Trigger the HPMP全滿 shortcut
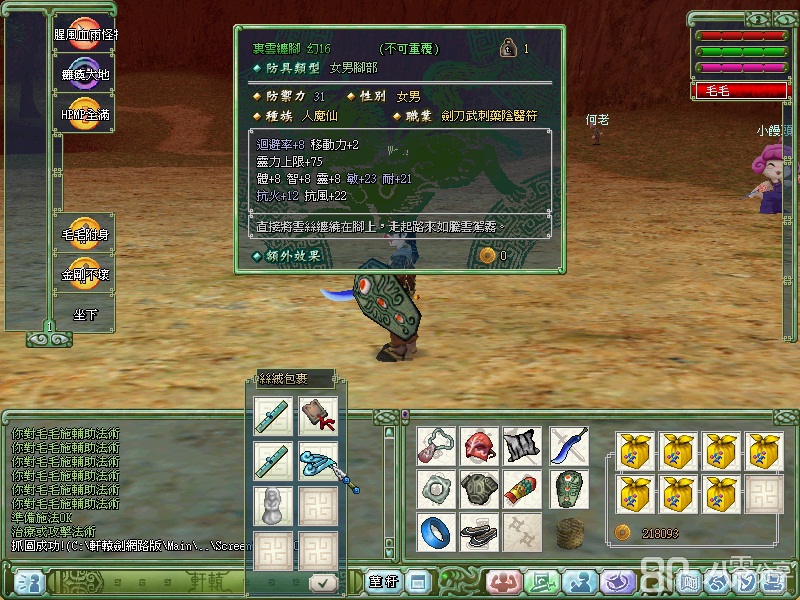 84,114
